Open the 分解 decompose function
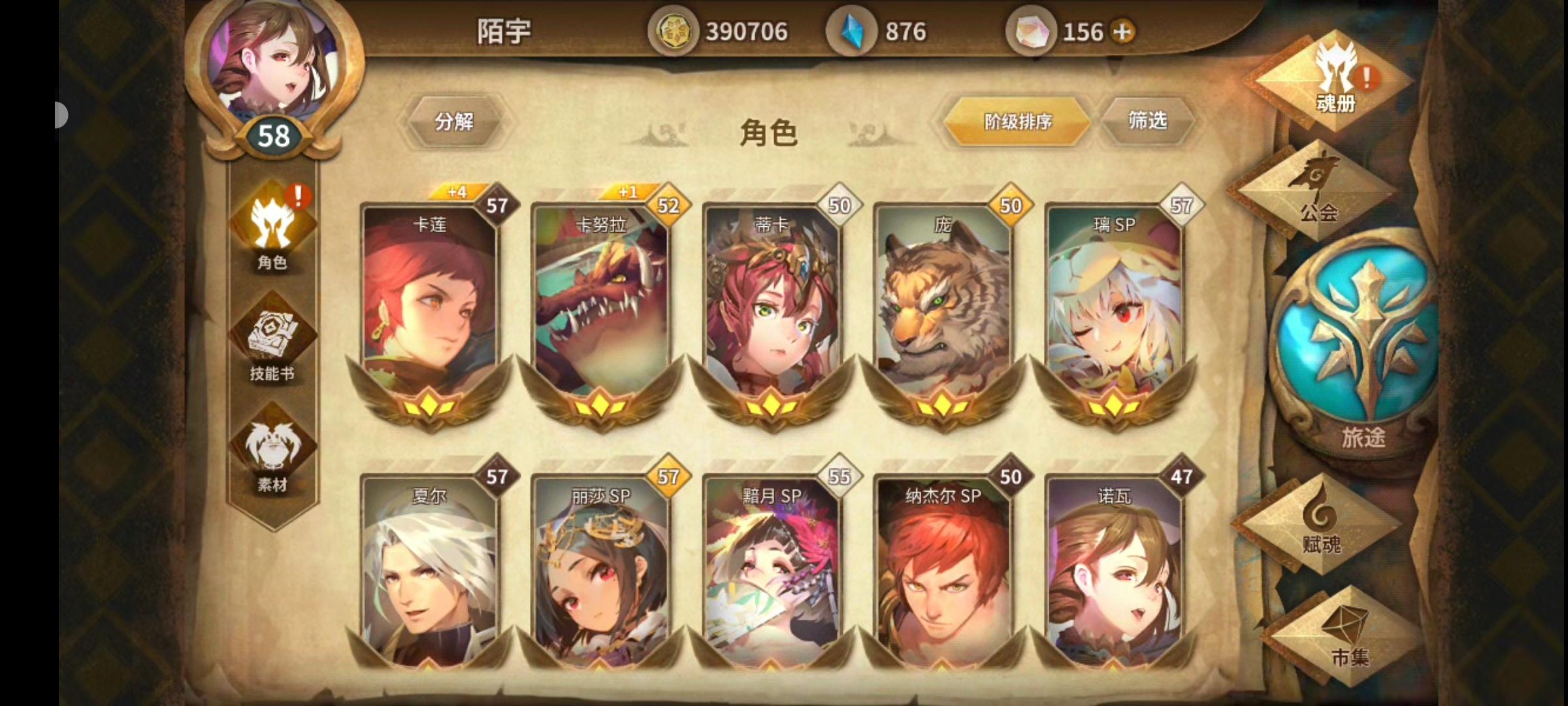This screenshot has width=1568, height=706. [455, 121]
